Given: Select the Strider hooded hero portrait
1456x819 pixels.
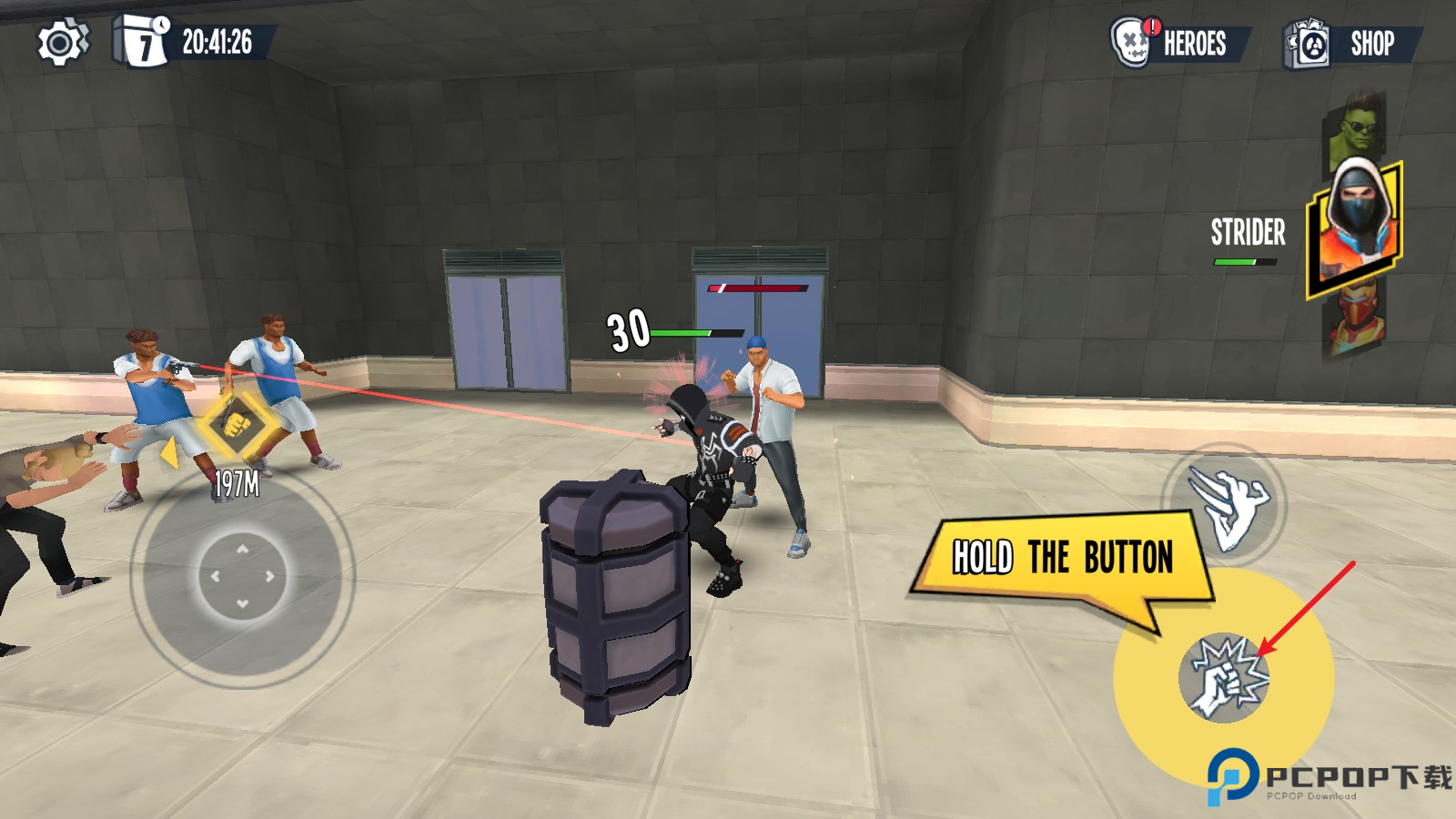Looking at the screenshot, I should pos(1355,227).
